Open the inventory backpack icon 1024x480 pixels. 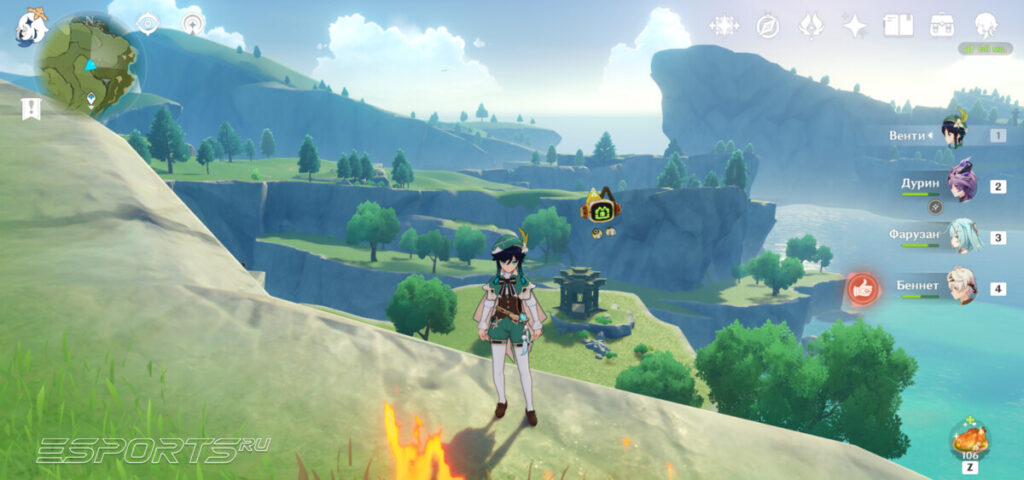(942, 26)
